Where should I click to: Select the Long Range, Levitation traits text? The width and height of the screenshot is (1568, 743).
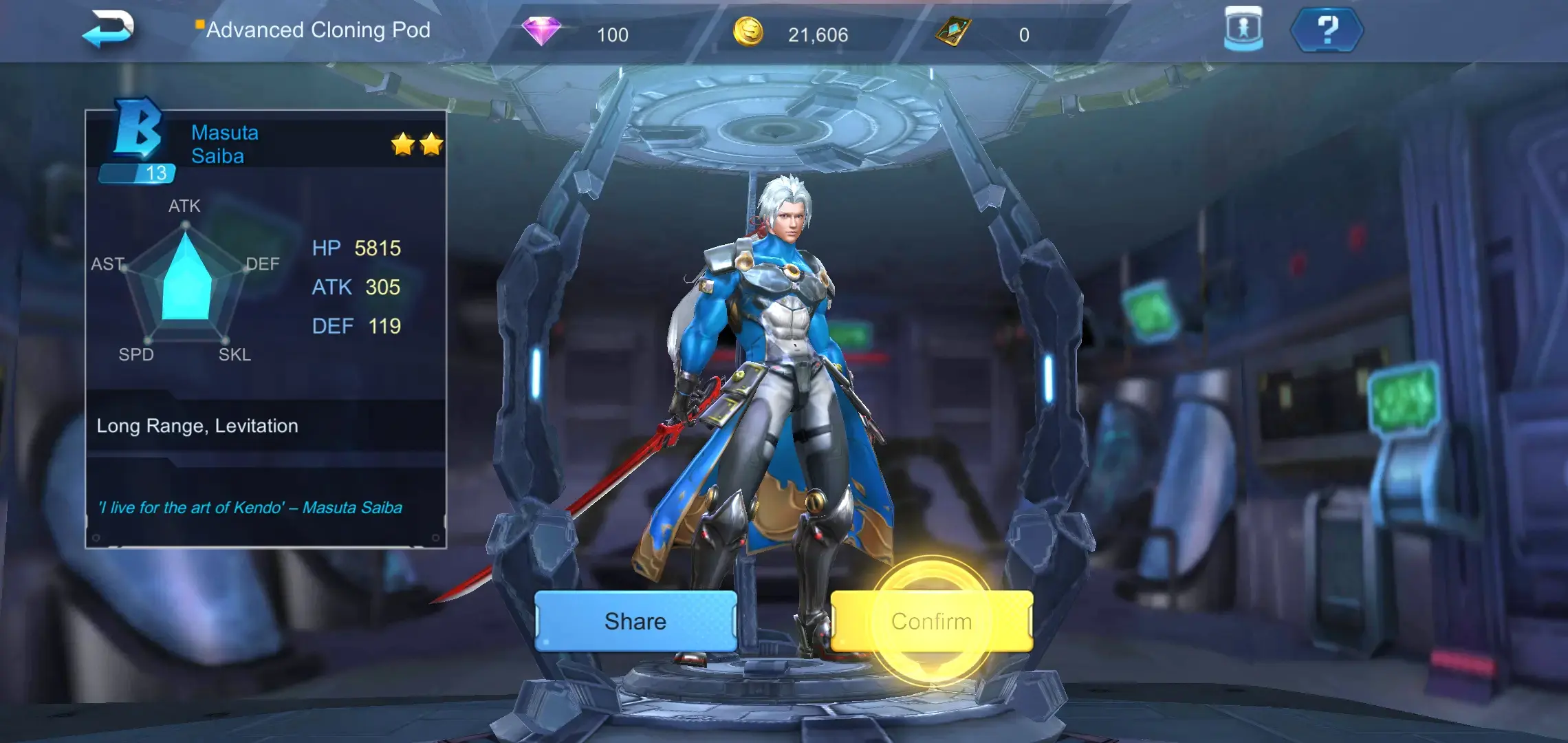click(x=197, y=425)
